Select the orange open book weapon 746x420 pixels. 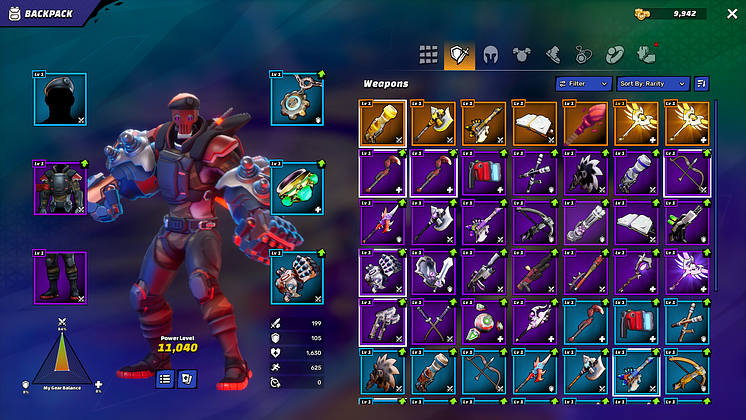534,123
